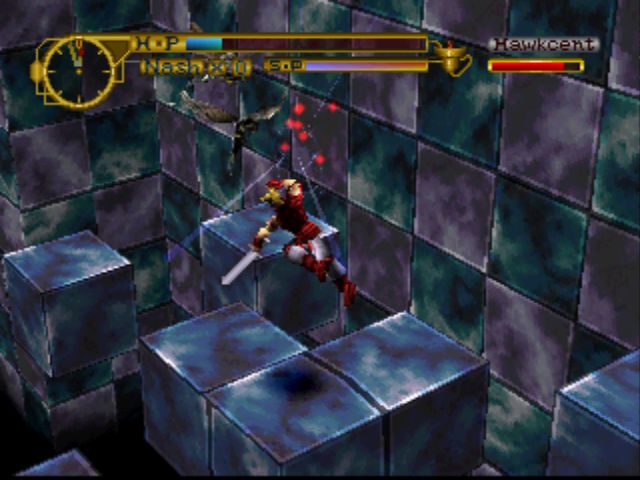Select the golden magic lamp icon
Viewport: 640px width, 480px height.
[x=455, y=58]
